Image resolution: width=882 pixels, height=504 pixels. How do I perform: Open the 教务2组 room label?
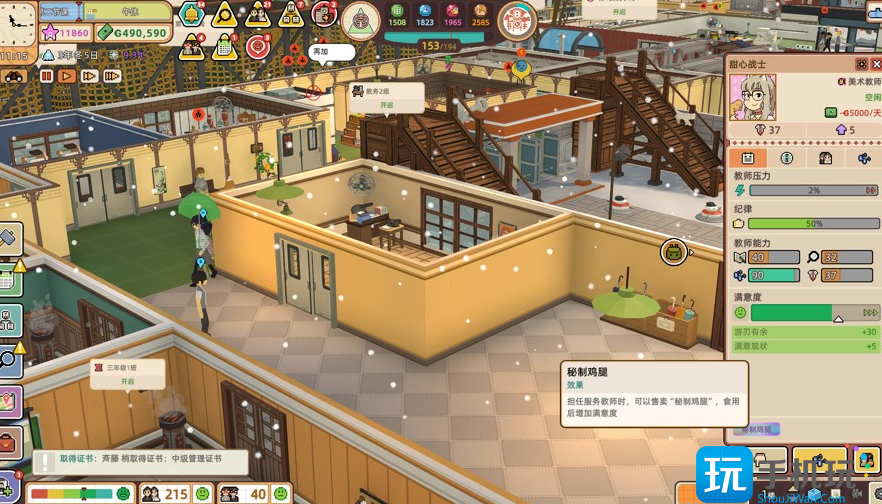pos(386,97)
